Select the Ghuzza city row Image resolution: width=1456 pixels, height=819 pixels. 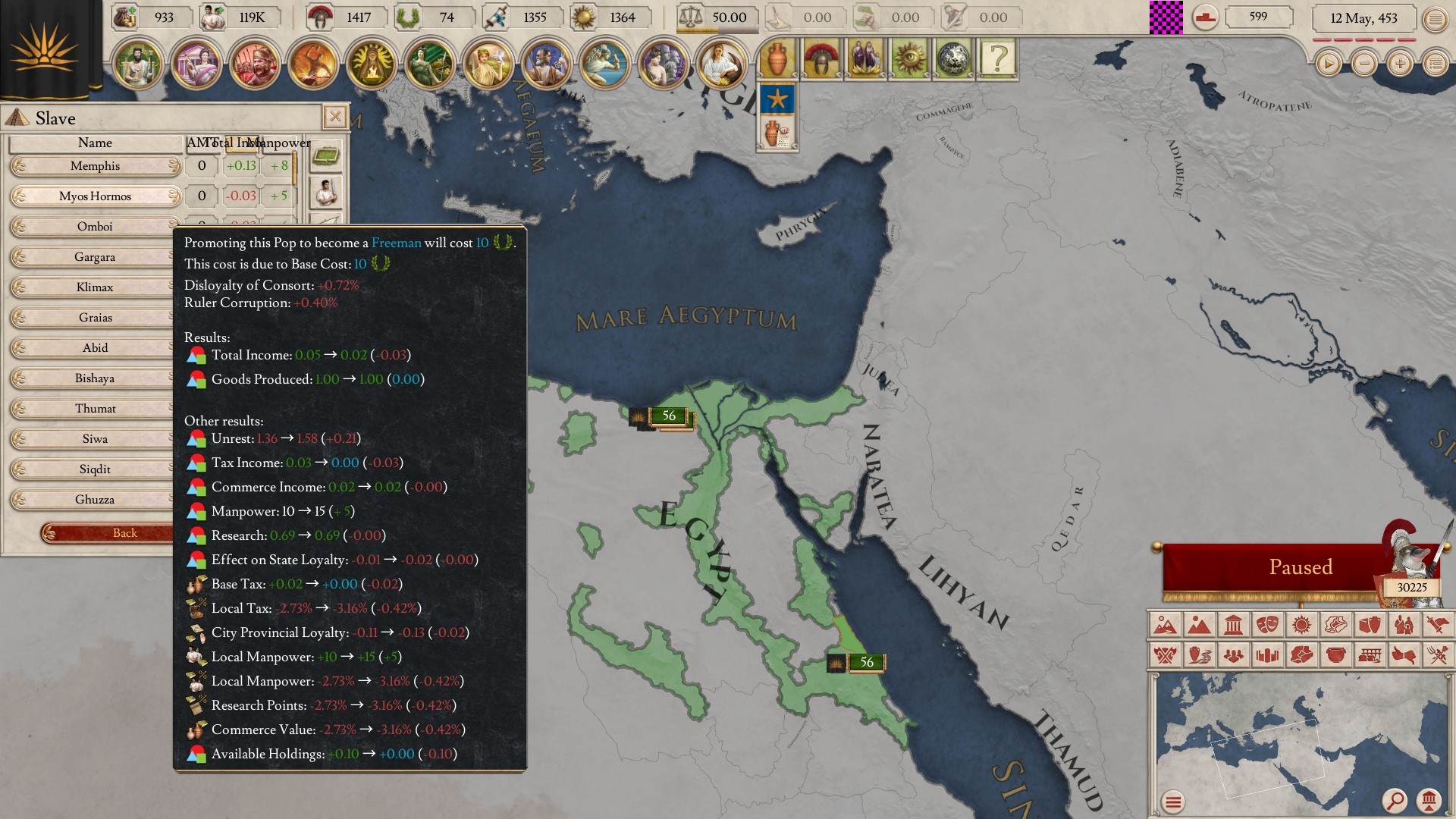95,500
